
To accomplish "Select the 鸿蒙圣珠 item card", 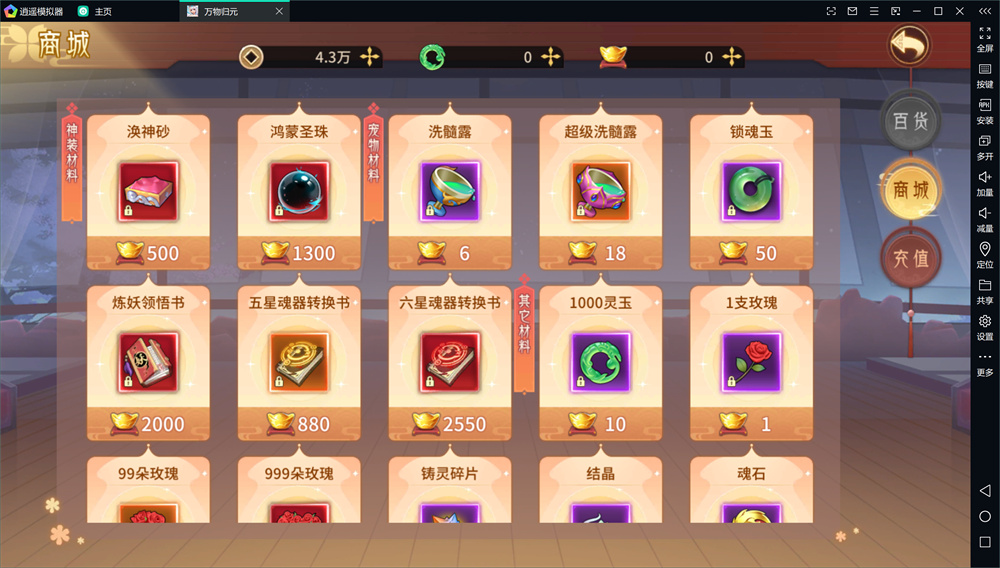I will [x=299, y=191].
